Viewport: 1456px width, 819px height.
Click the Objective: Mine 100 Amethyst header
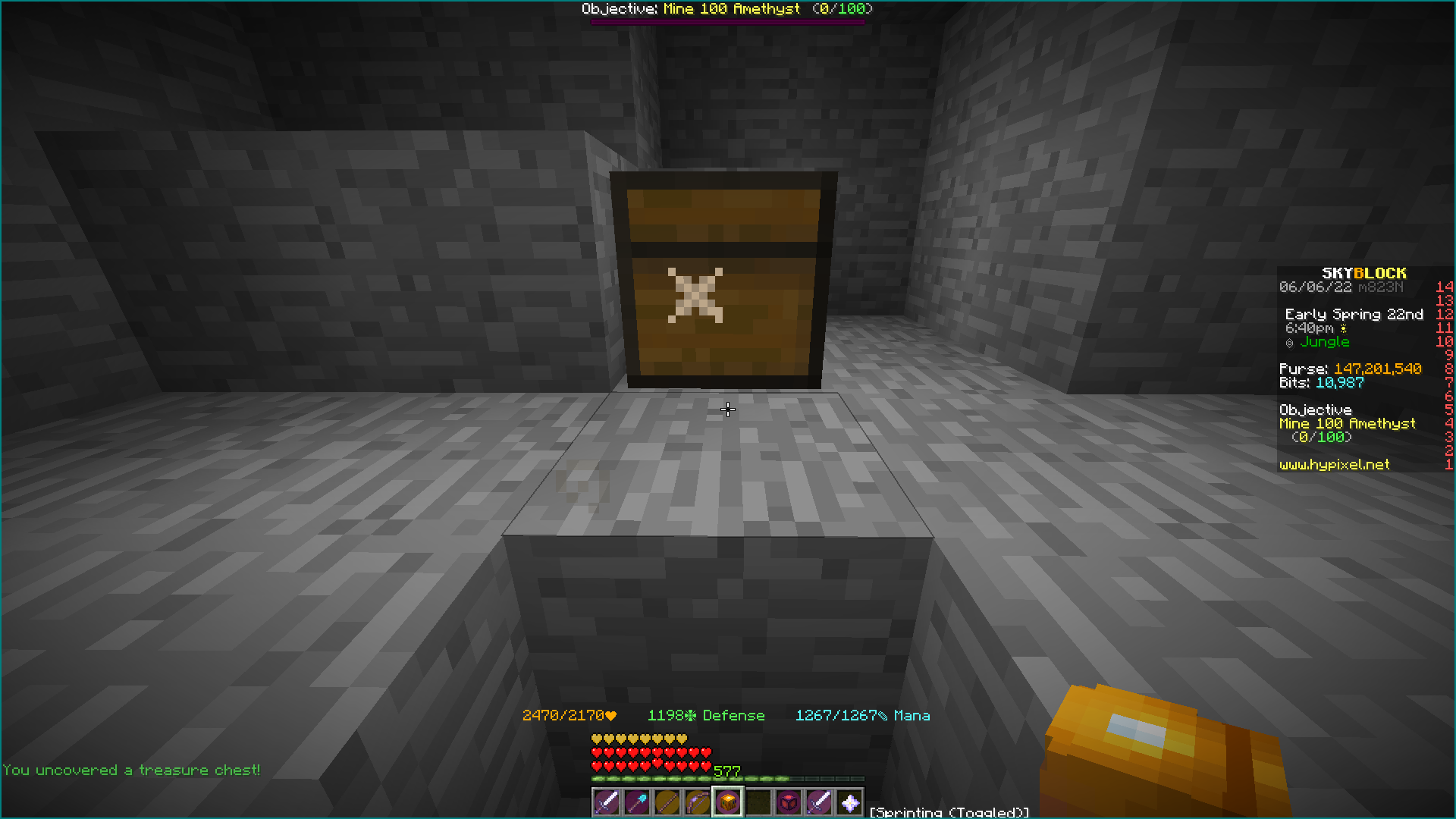pos(725,8)
